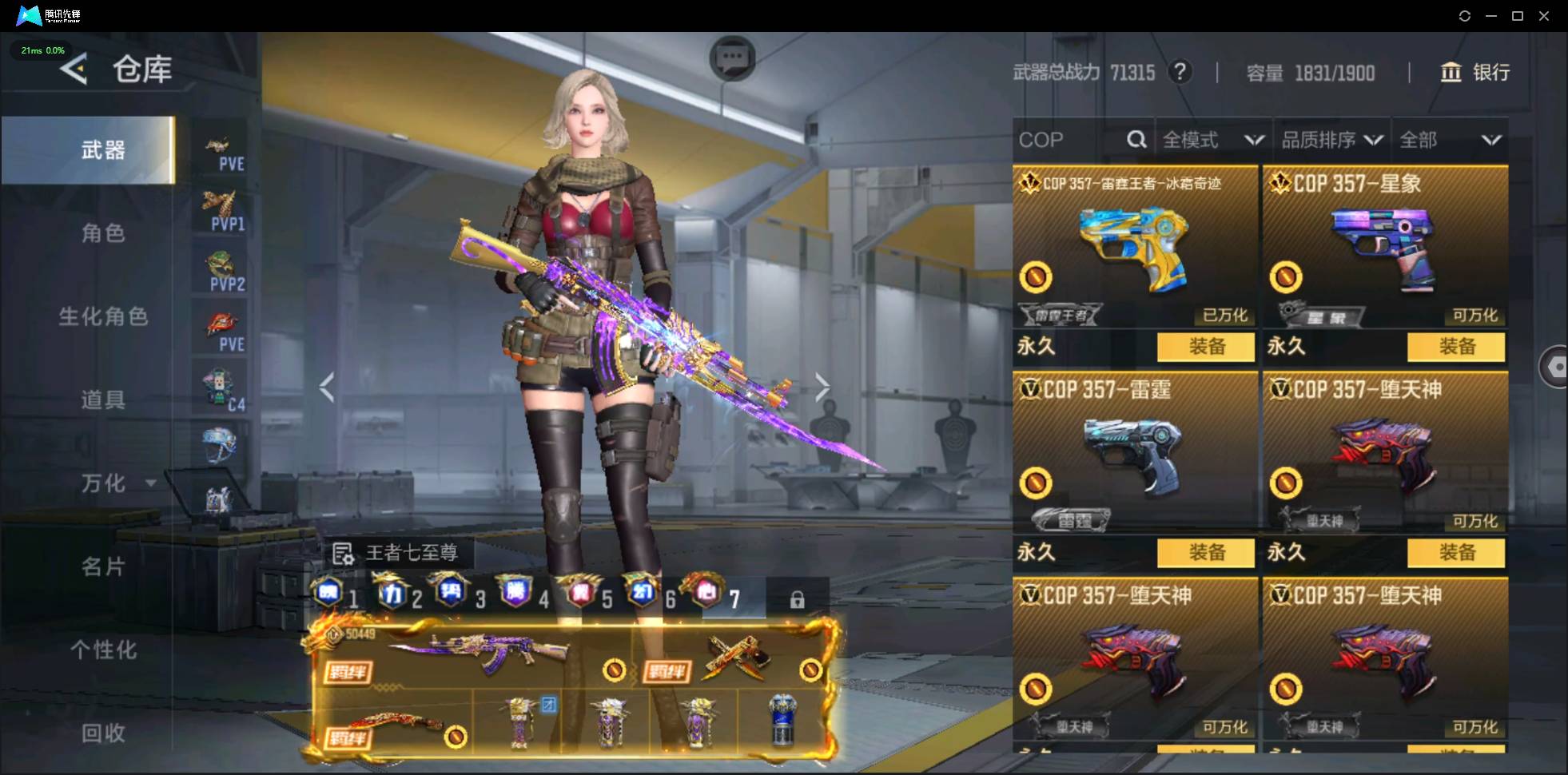
Task: Rotate character view with right arrow
Action: tap(822, 387)
